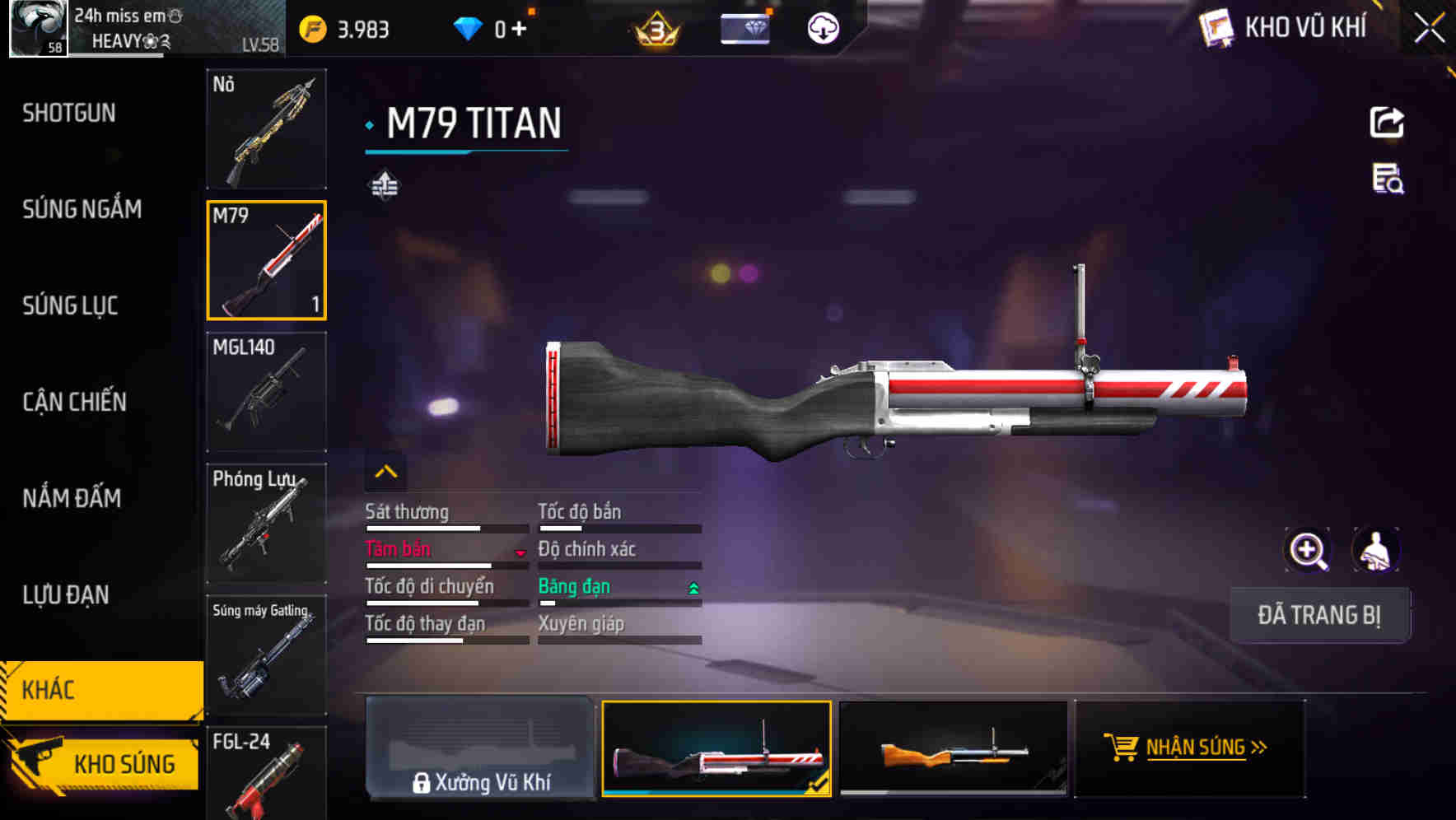
Task: Click the mastery emblem under M79 TITAN title
Action: tap(384, 184)
